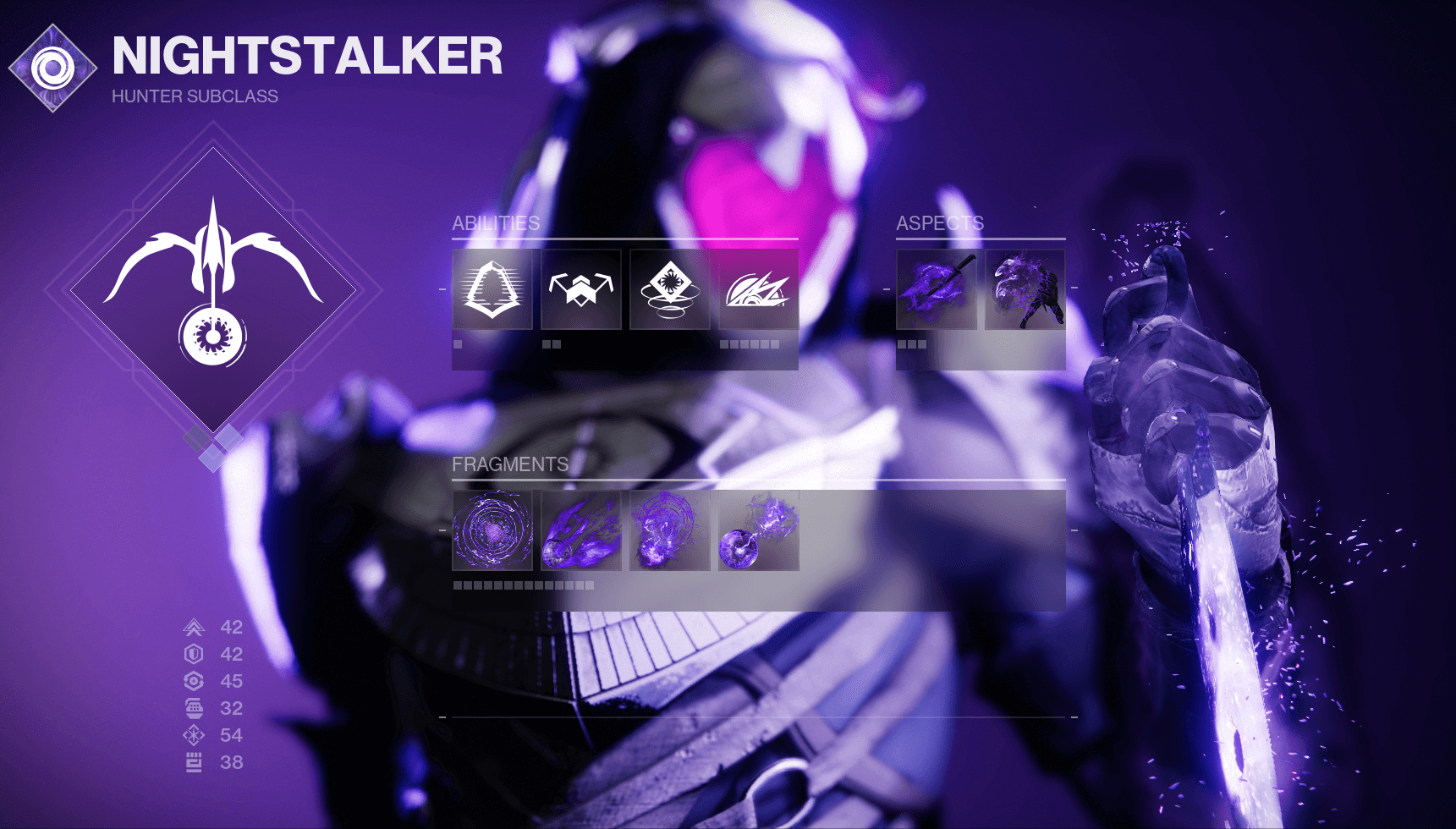
Task: Click the Mobility stat icon showing 42
Action: pyautogui.click(x=193, y=627)
